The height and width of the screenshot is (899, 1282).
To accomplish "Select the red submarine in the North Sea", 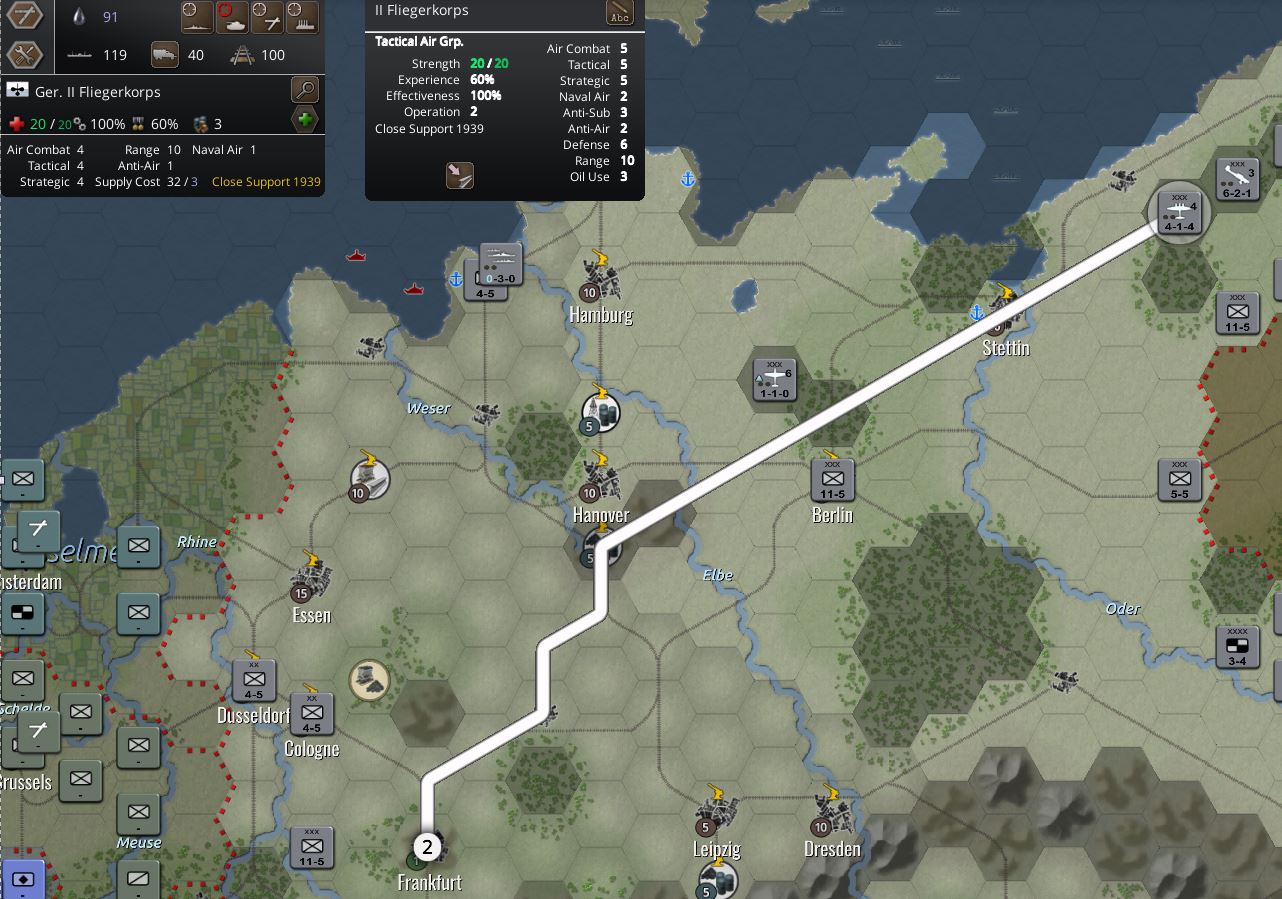I will click(355, 254).
